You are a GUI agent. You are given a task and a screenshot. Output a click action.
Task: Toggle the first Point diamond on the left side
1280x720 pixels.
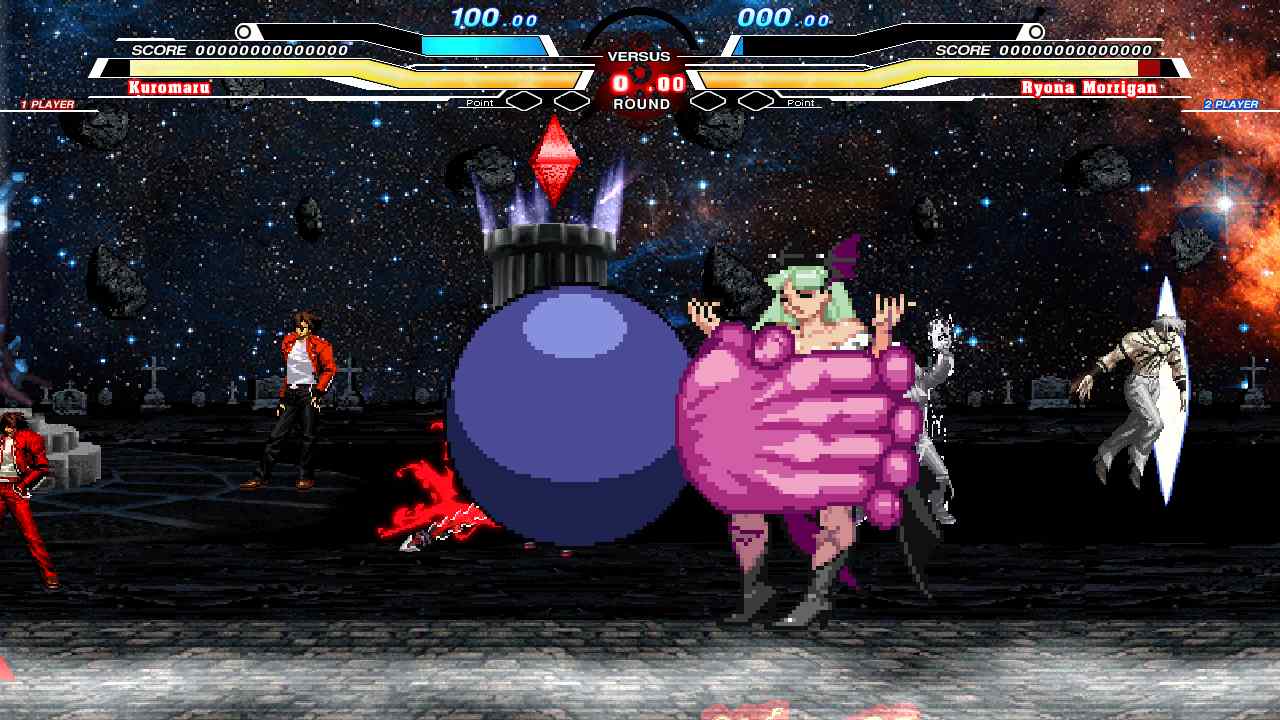tap(523, 100)
